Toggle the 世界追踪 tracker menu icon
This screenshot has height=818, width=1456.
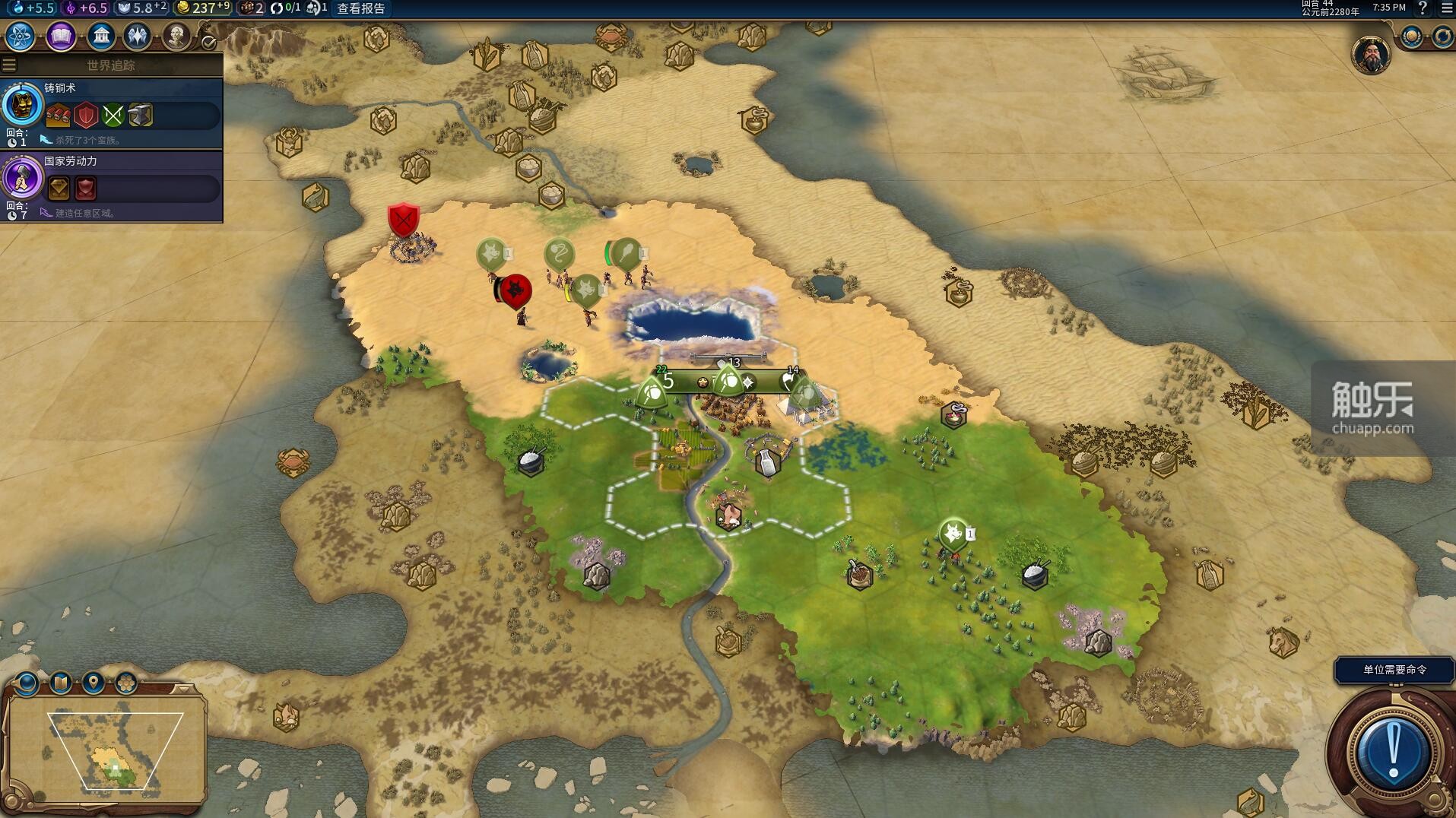pyautogui.click(x=9, y=65)
